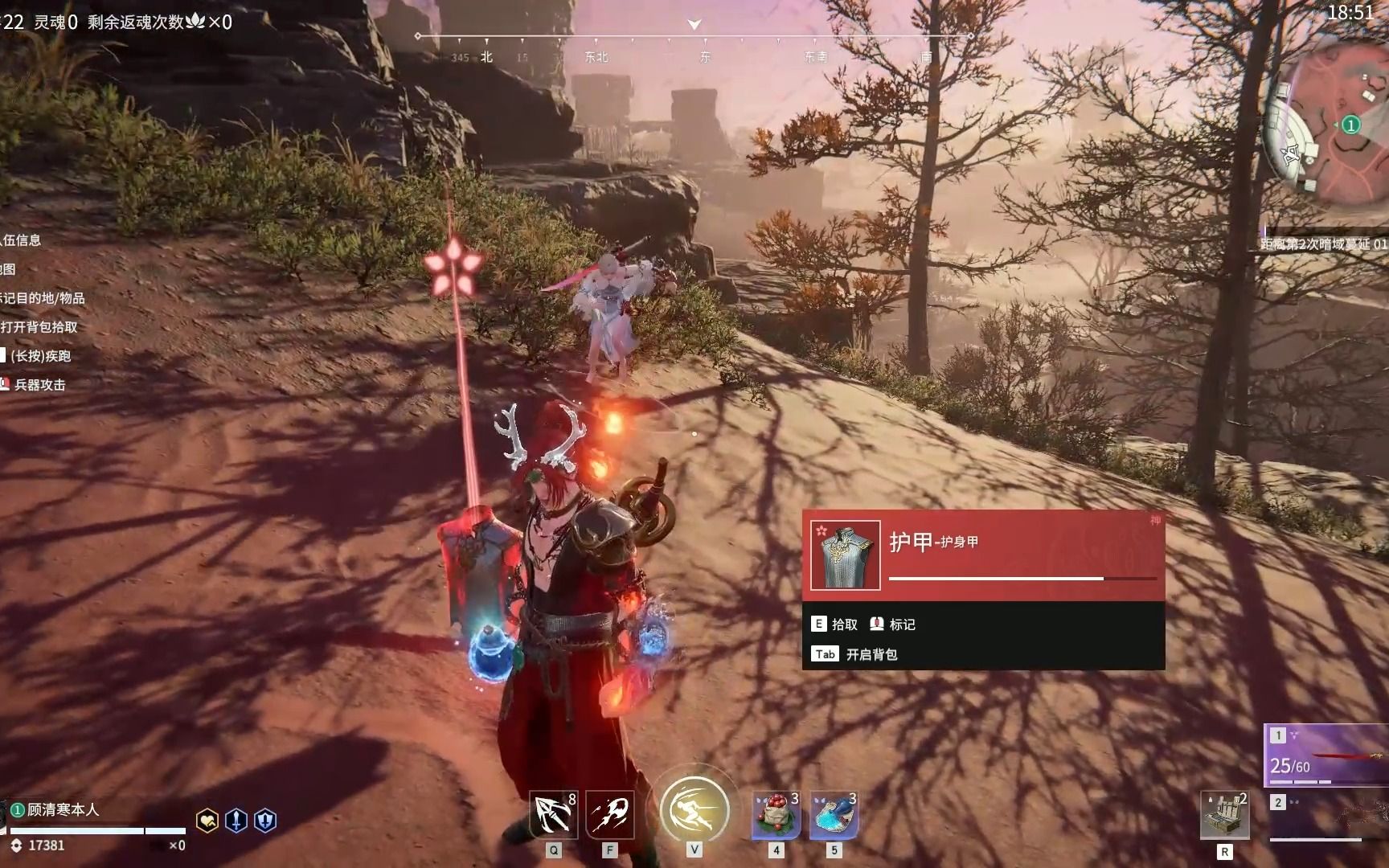Select the weapon repair kit slot

coord(1224,814)
